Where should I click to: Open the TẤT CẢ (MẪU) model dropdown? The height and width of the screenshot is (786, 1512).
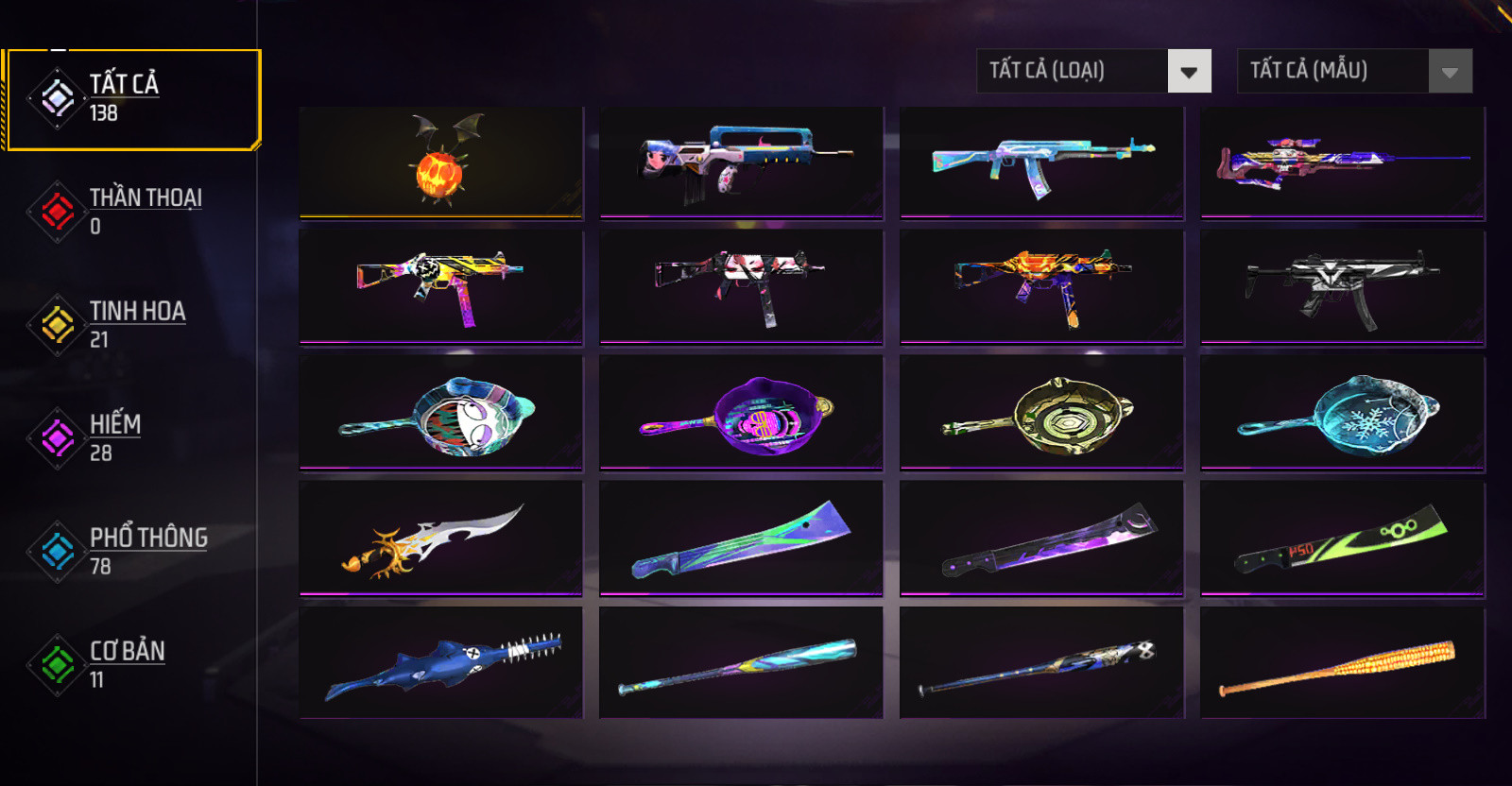[1354, 71]
